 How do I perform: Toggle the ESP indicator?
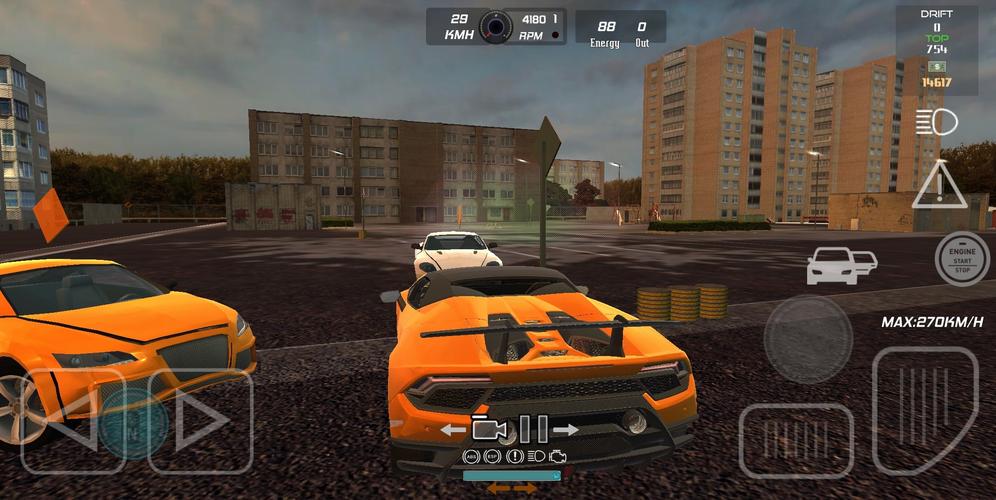(x=492, y=456)
